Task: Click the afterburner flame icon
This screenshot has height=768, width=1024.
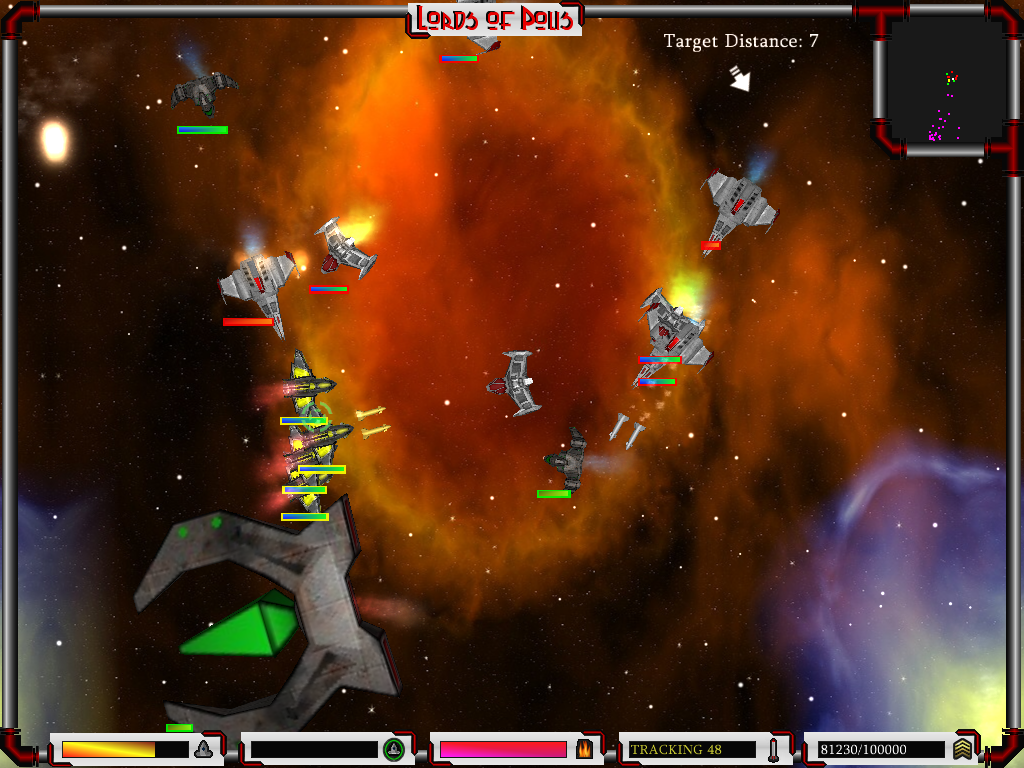Action: (584, 749)
